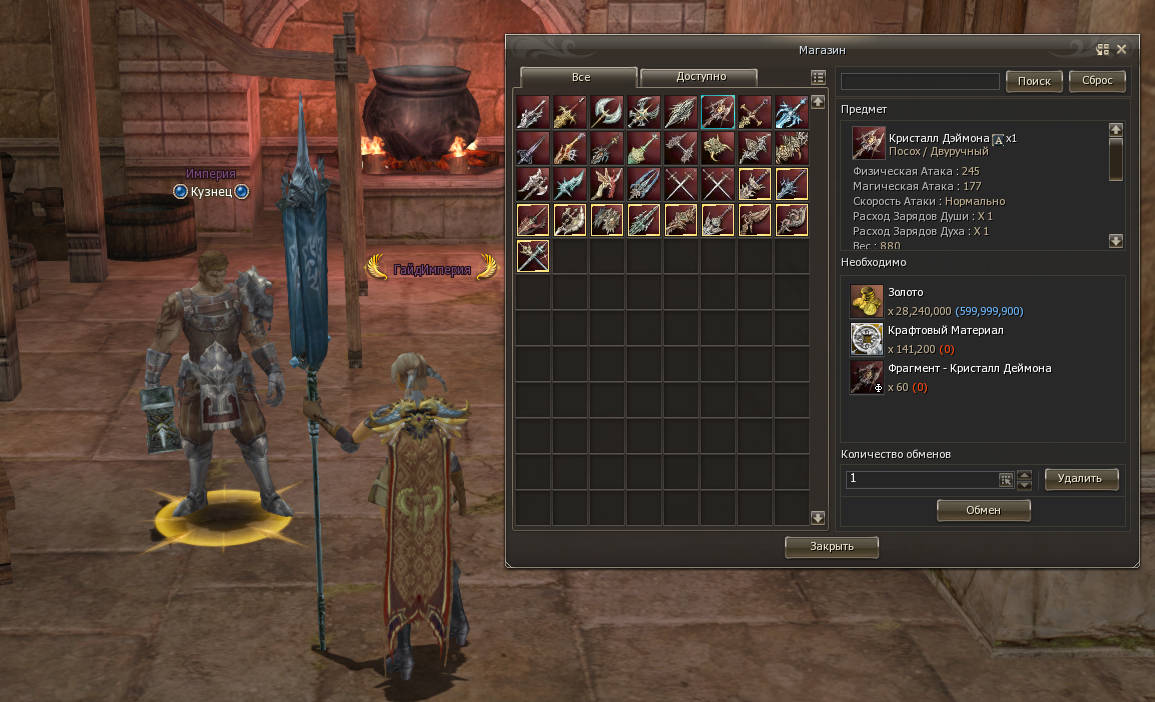Select the highlighted Кристалл Дэймона staff slot
This screenshot has height=702, width=1155.
coord(718,112)
